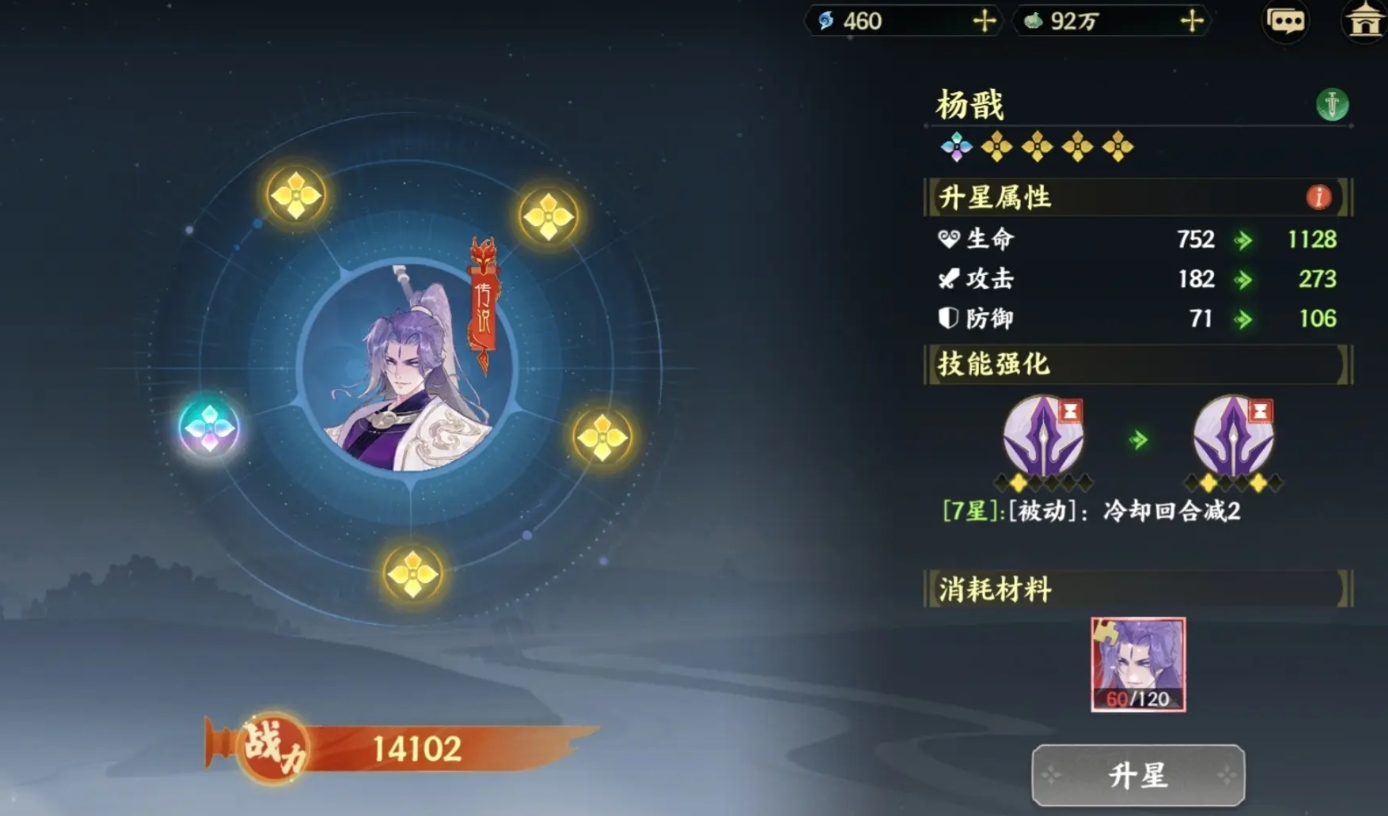Screen dimensions: 1388x816
Task: View the upgraded skill icon on right
Action: 1233,436
